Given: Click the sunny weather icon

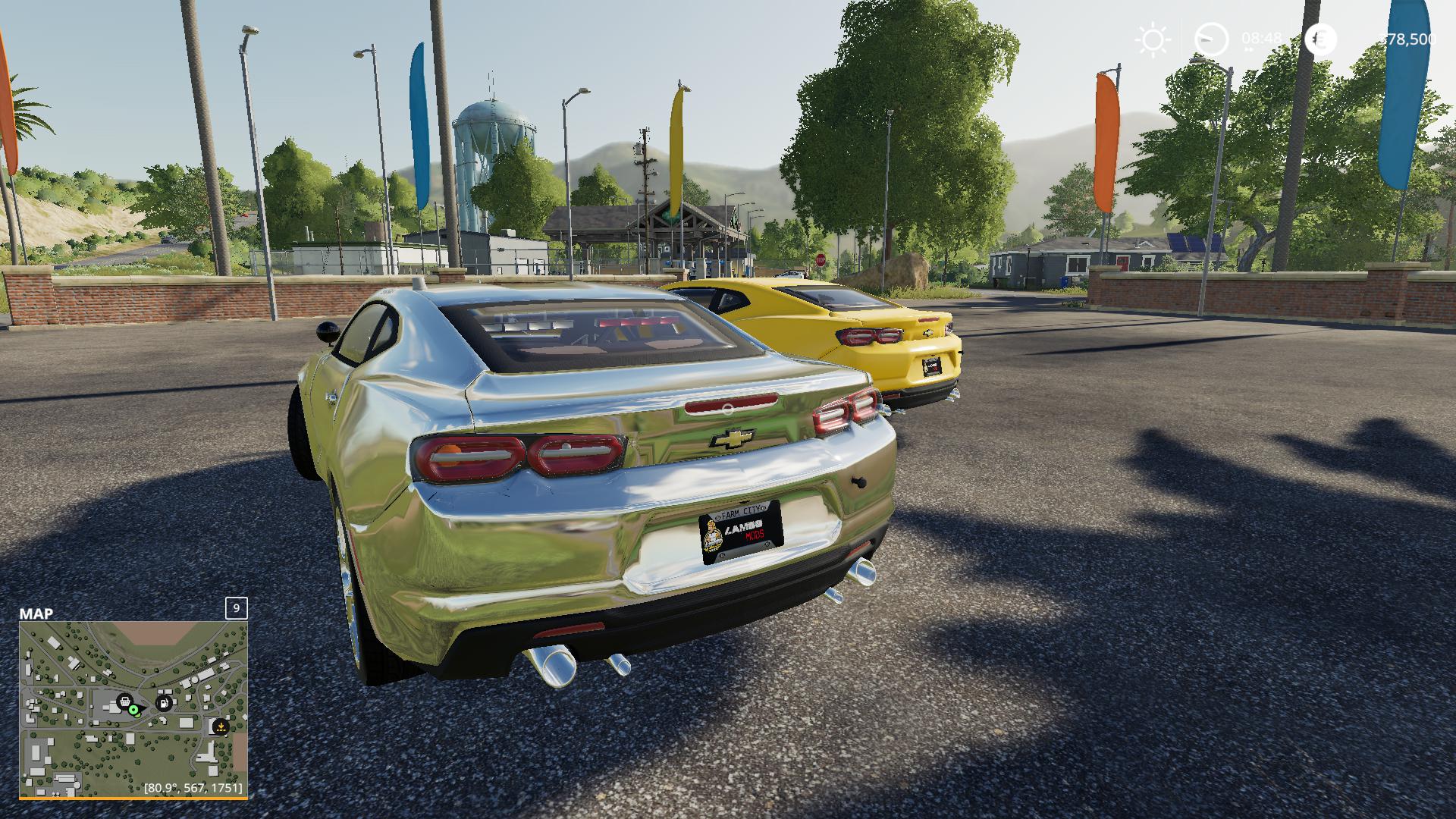Looking at the screenshot, I should tap(1153, 39).
